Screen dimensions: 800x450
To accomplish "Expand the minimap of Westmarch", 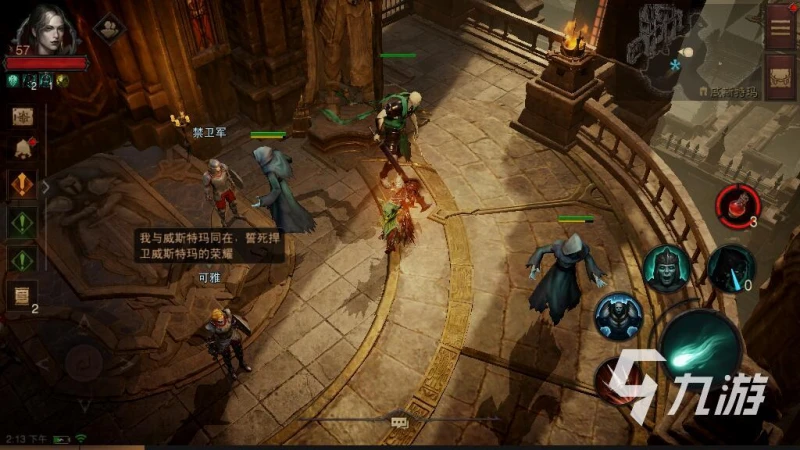I will pos(690,48).
